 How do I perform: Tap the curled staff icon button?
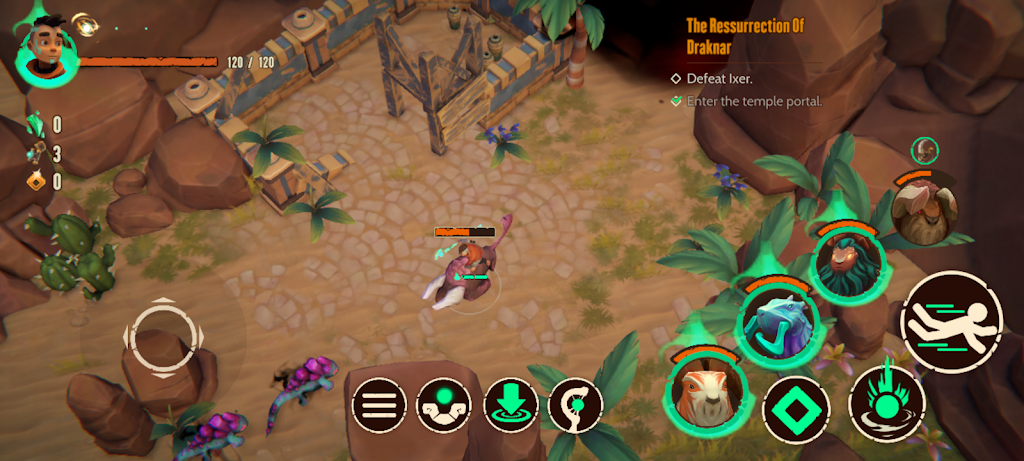[577, 405]
